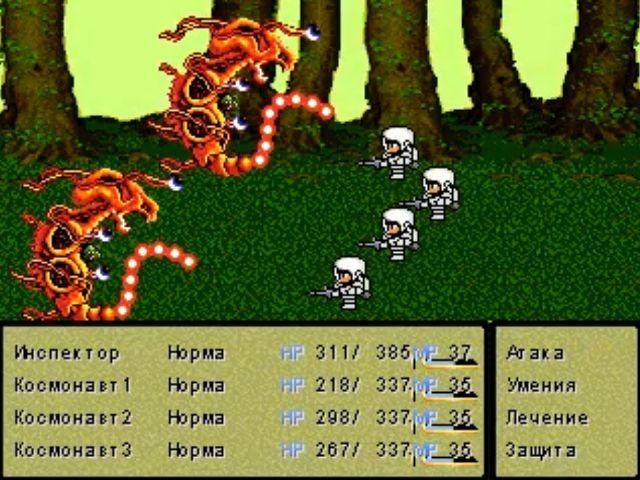The width and height of the screenshot is (640, 480).
Task: Select the Инспектор party row
Action: (67, 353)
